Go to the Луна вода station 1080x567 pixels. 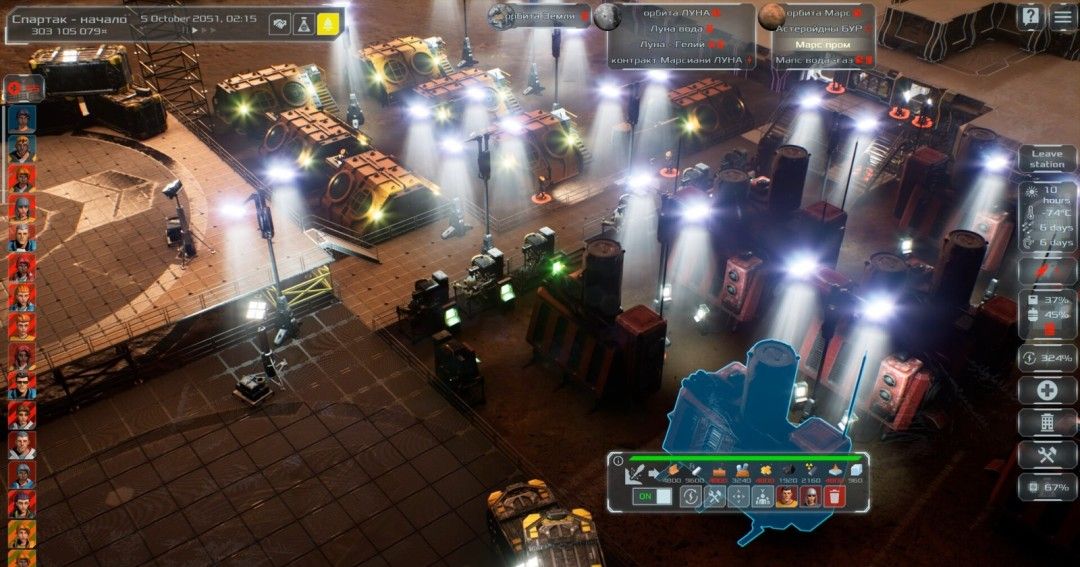(679, 29)
